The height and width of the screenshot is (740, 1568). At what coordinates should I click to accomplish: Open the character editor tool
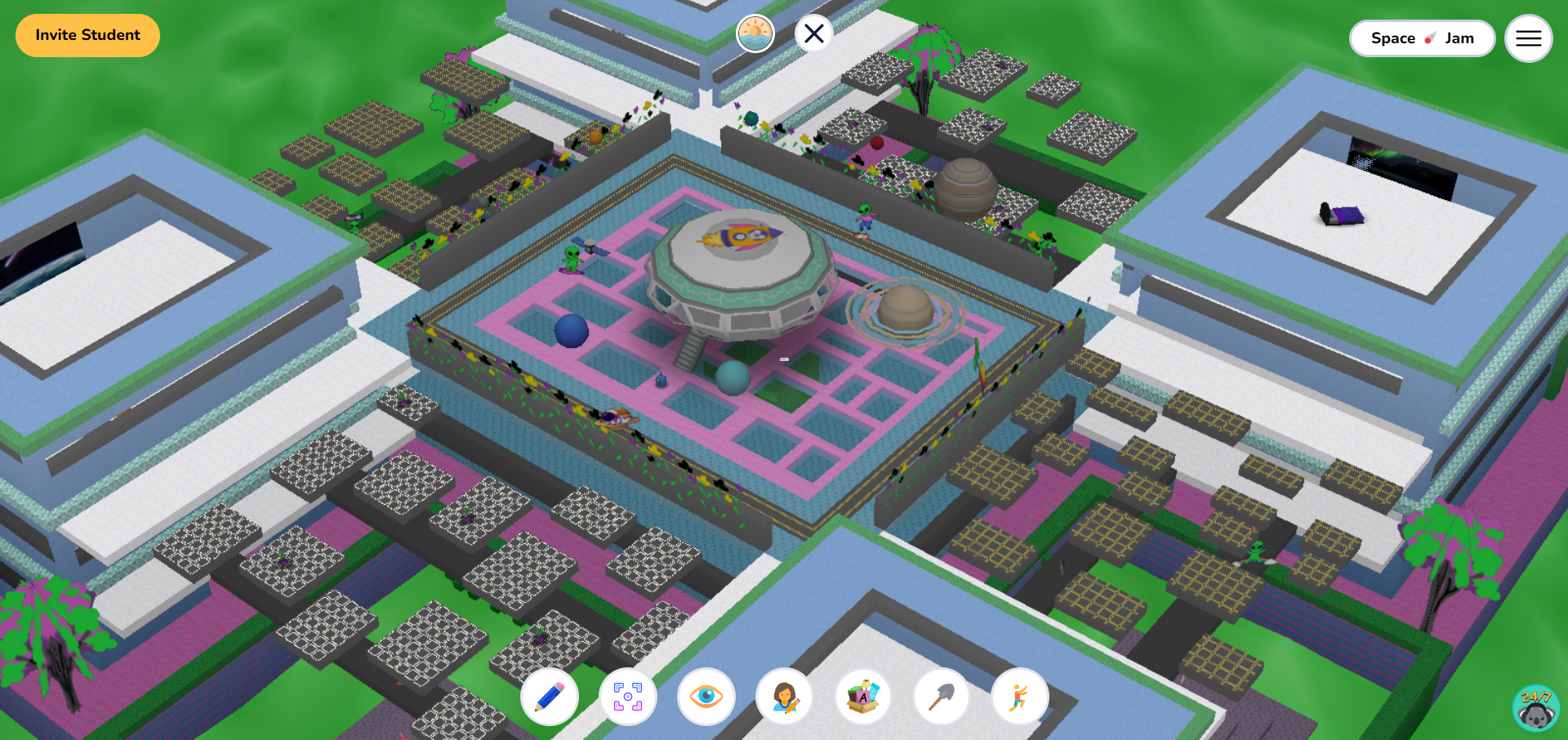pyautogui.click(x=786, y=697)
